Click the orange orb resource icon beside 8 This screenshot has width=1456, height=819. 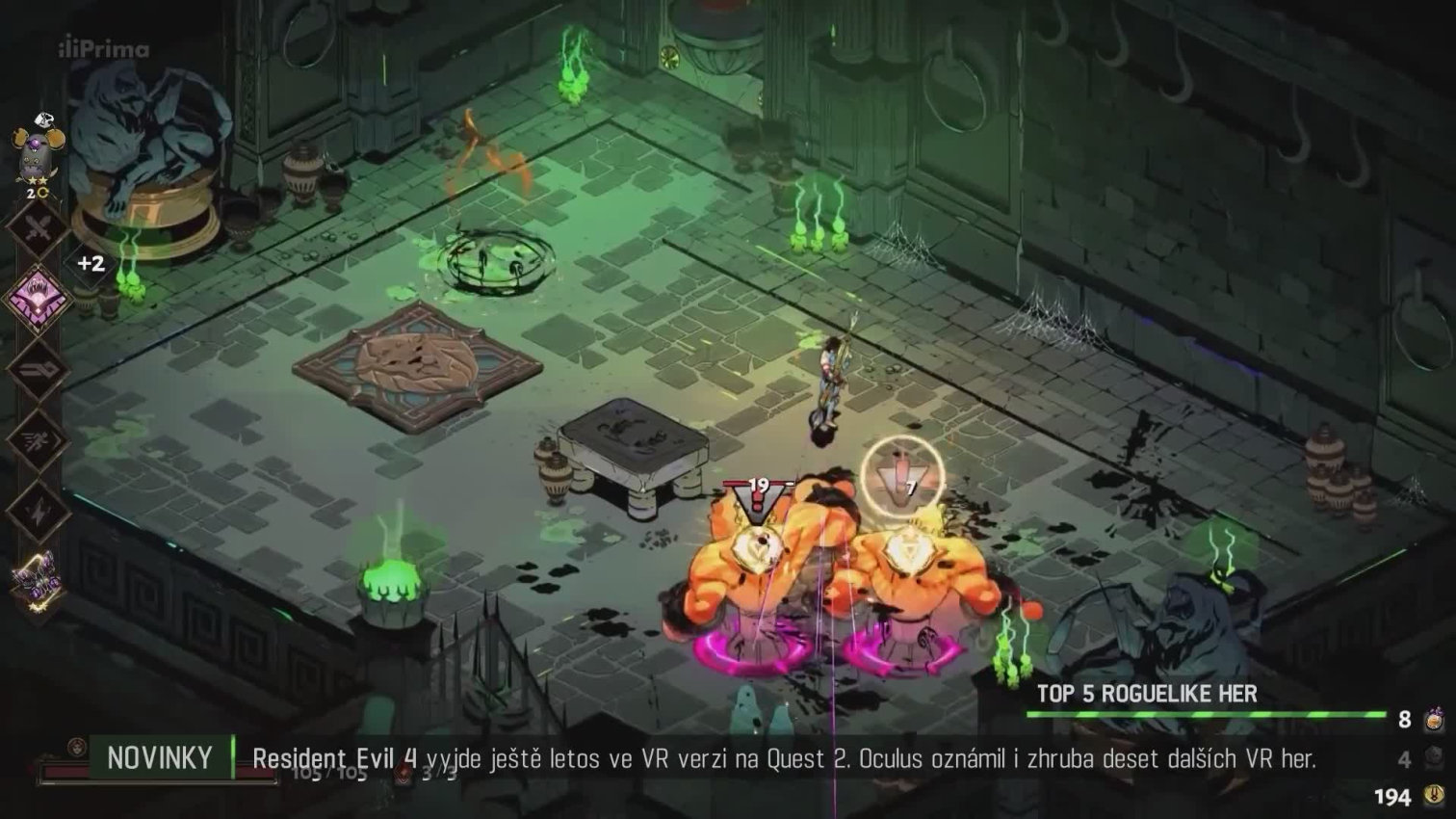pos(1433,719)
